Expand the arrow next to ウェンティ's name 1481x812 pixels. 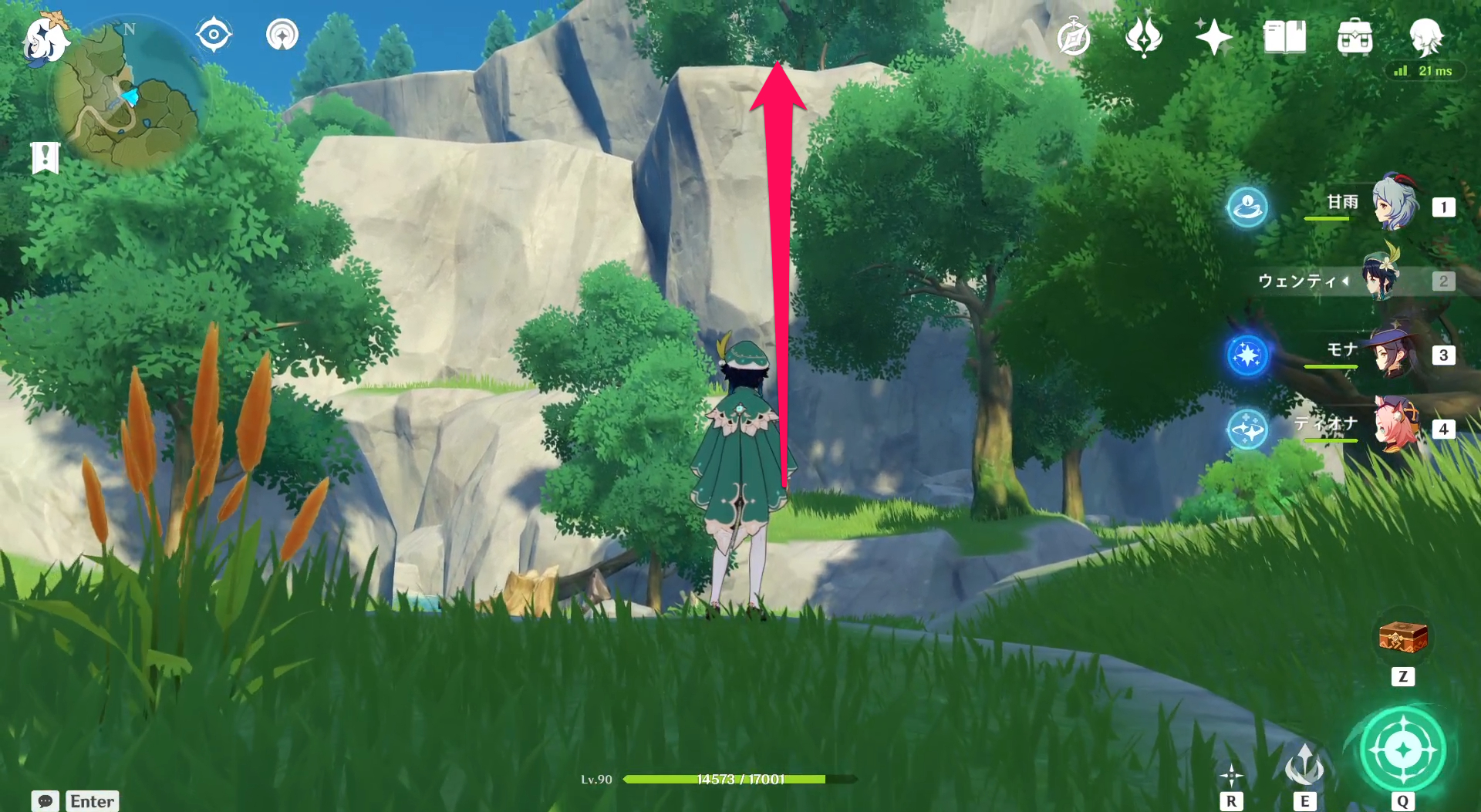[1347, 281]
